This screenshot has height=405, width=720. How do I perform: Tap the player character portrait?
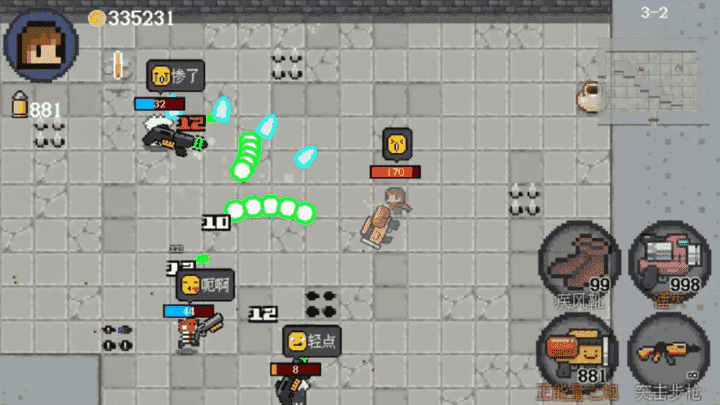[41, 45]
